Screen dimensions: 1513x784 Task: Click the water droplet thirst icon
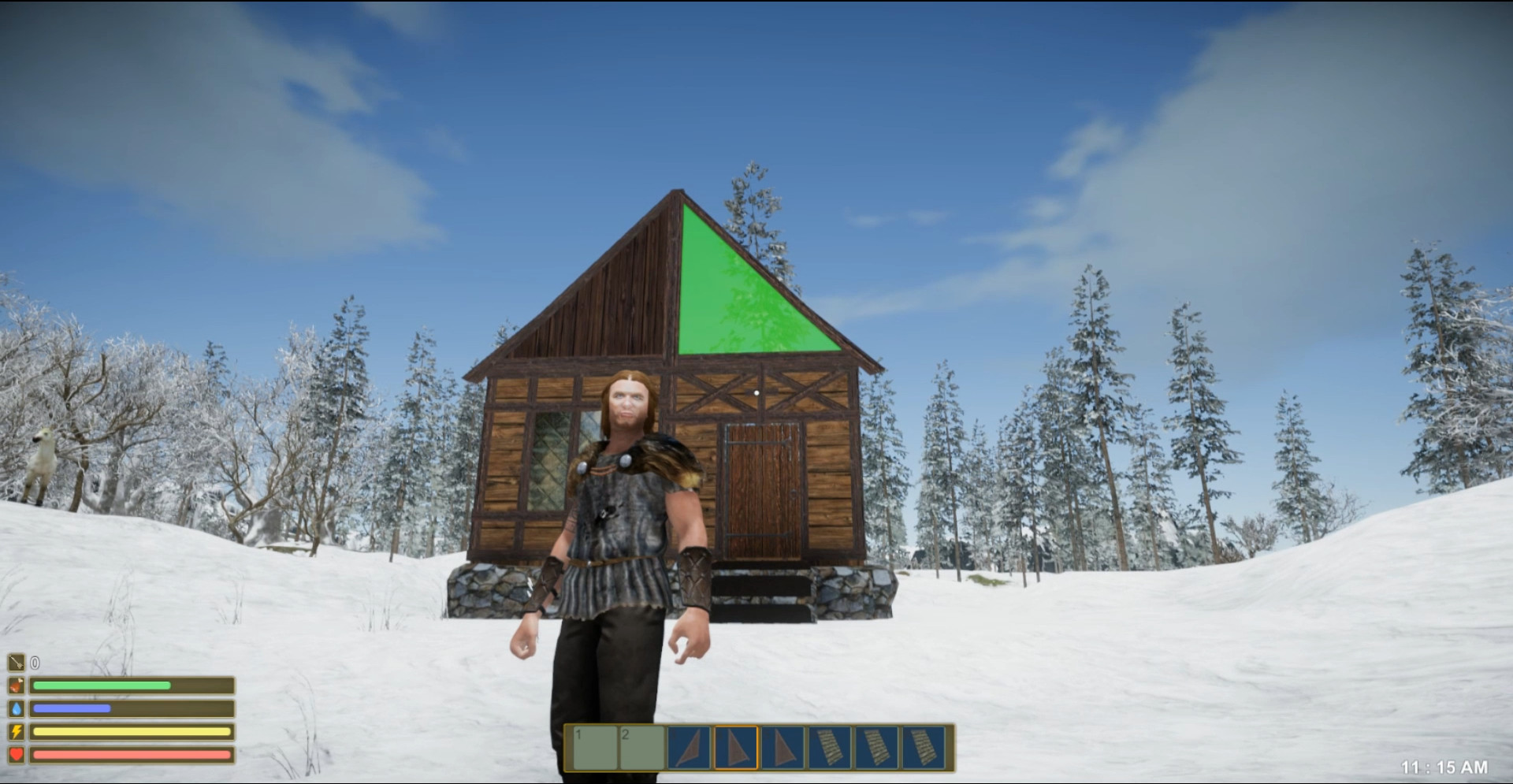click(x=17, y=708)
